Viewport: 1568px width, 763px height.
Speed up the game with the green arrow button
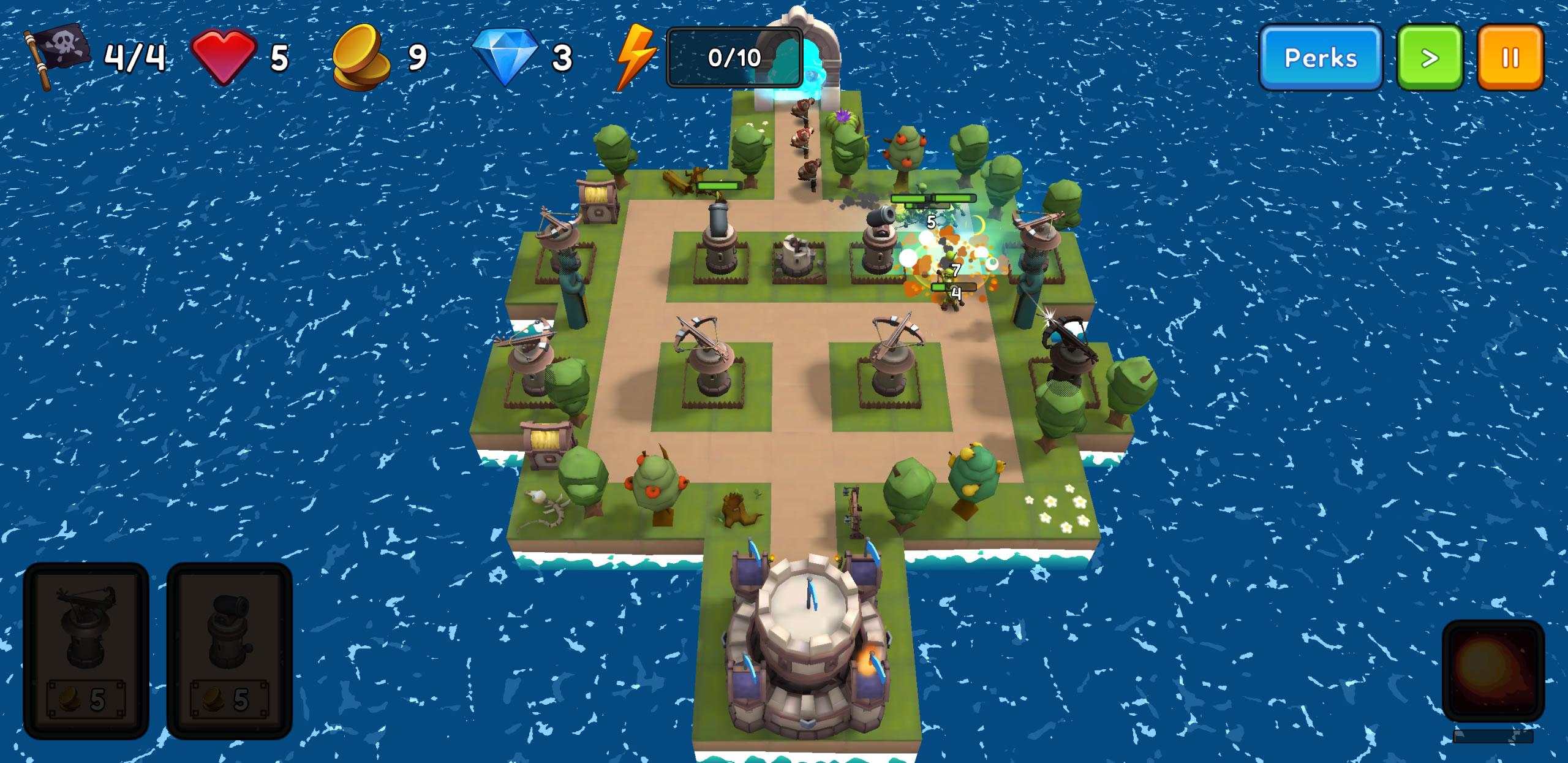1429,58
